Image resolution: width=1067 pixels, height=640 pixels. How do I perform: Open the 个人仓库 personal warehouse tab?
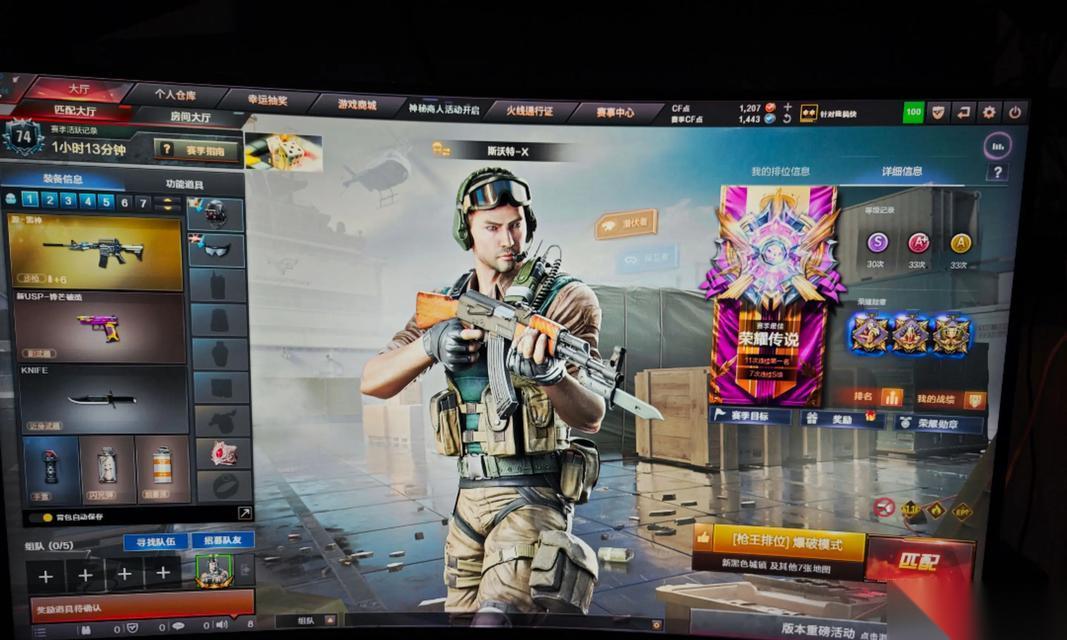coord(175,94)
